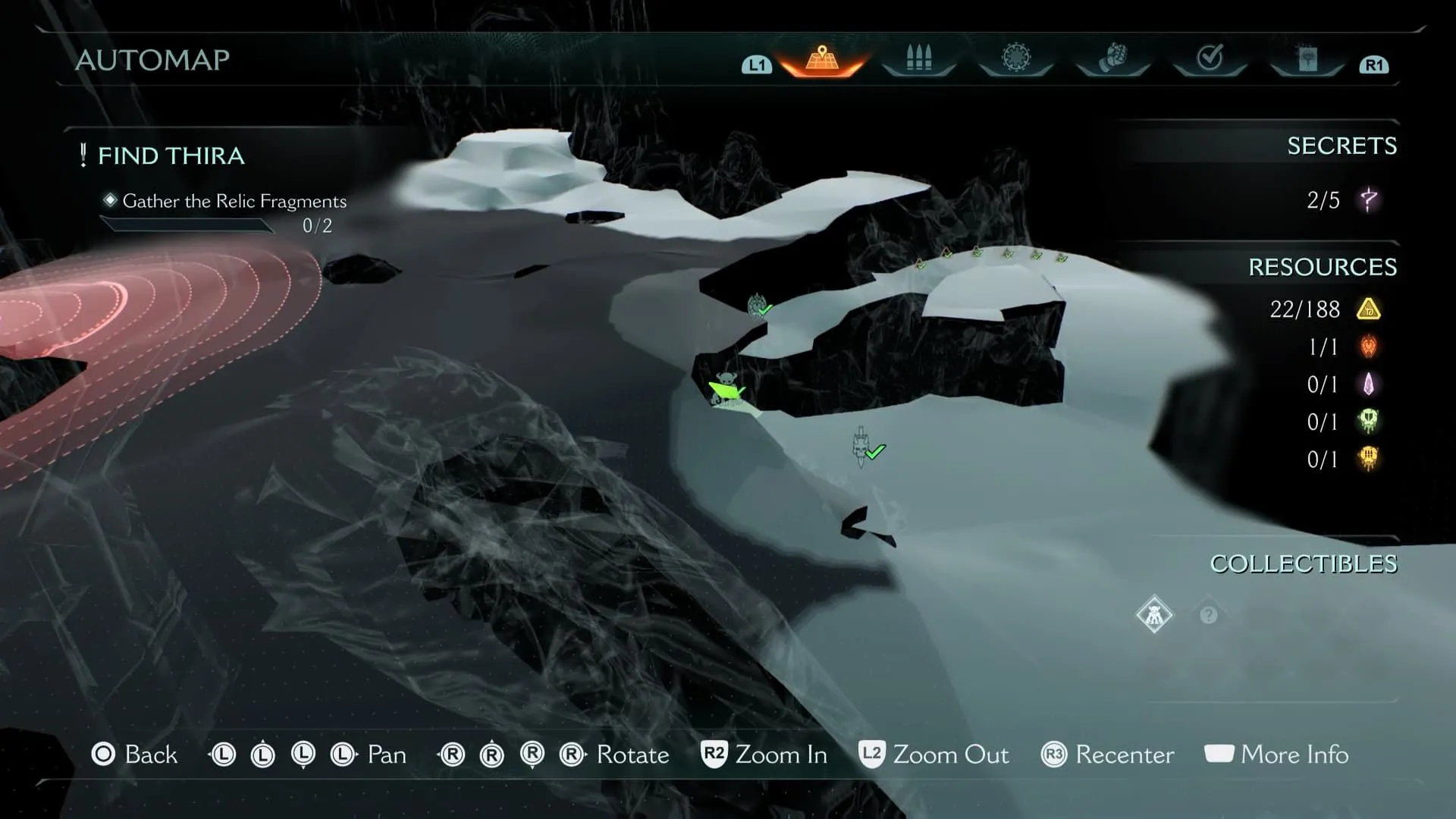1456x819 pixels.
Task: Select the Find Thira objective tracker
Action: click(x=171, y=155)
